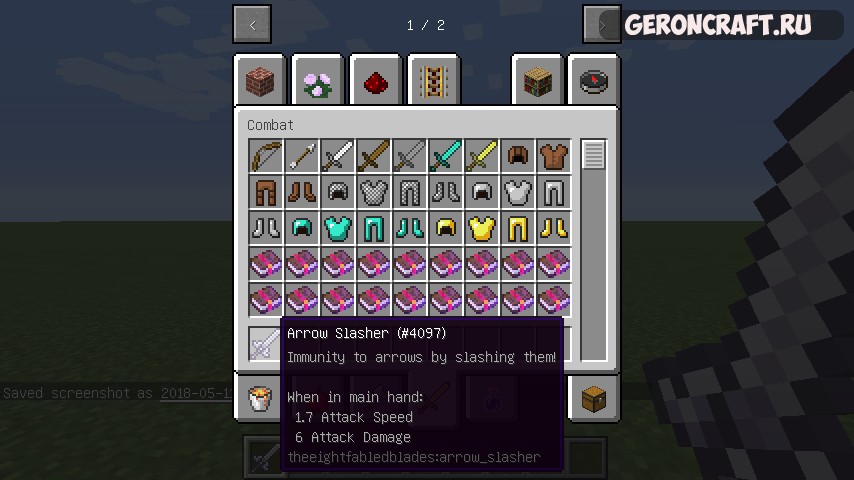The height and width of the screenshot is (480, 854).
Task: Click the Combat list scrollbar handle
Action: [x=594, y=155]
